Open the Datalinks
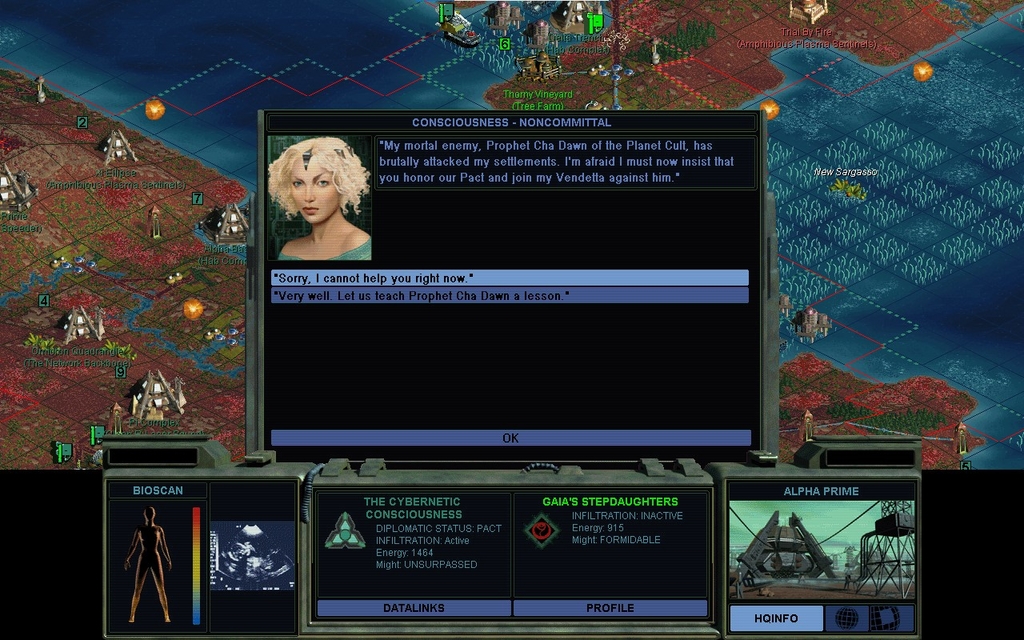Screen dimensions: 1024x640 413,608
